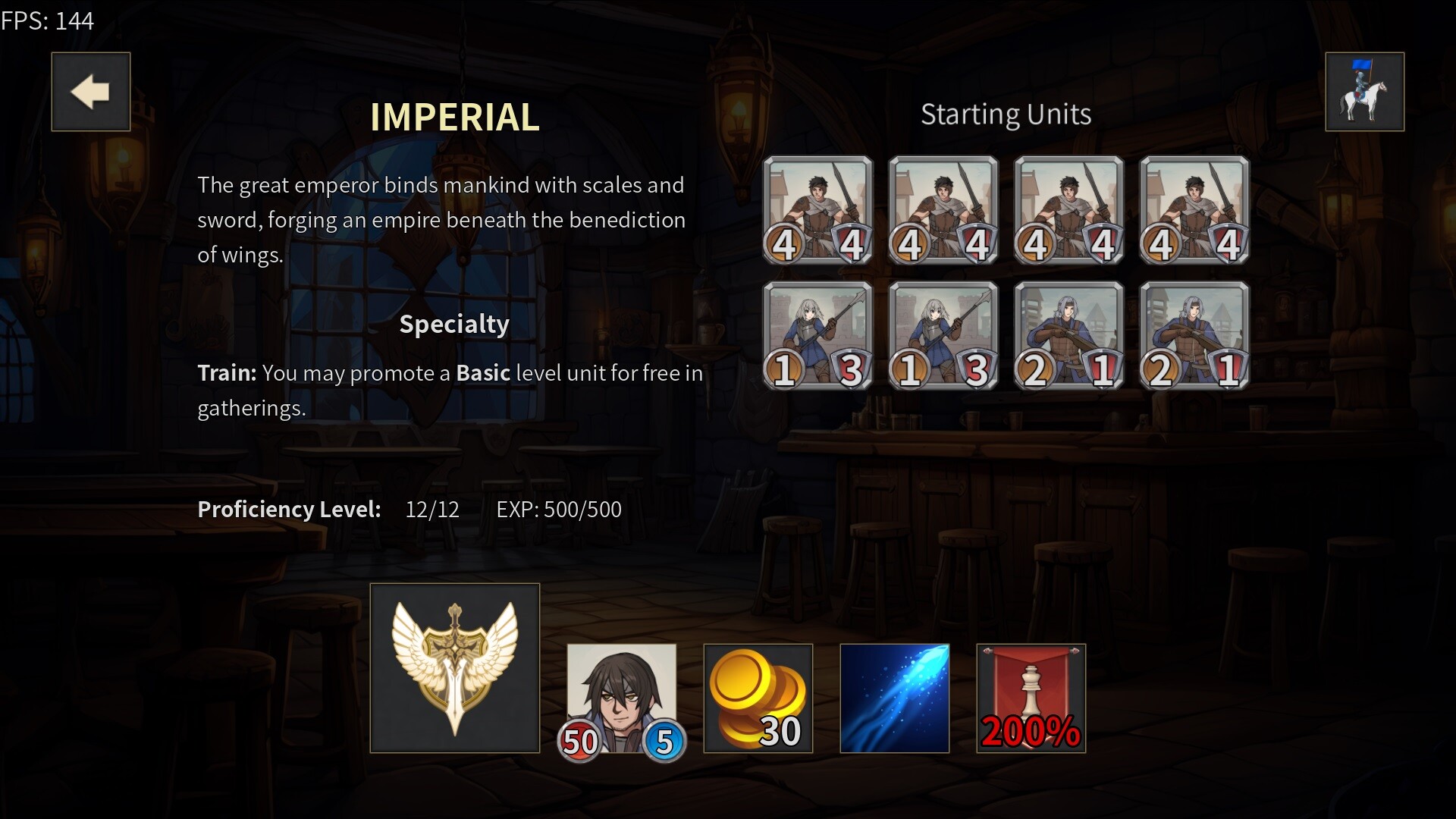1456x819 pixels.
Task: Click the gold coins icon showing 30
Action: 758,698
